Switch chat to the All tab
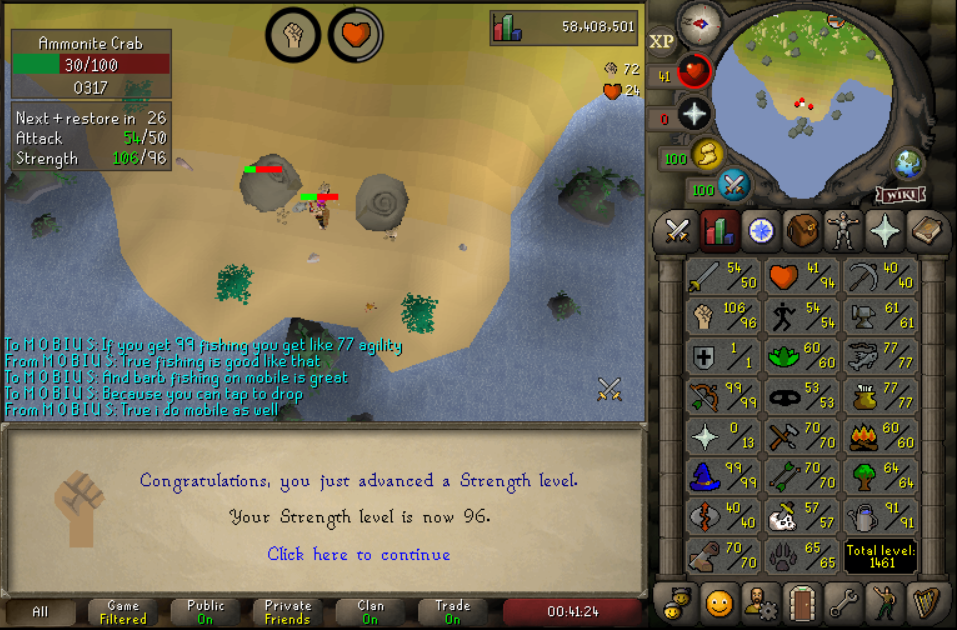 (x=40, y=612)
